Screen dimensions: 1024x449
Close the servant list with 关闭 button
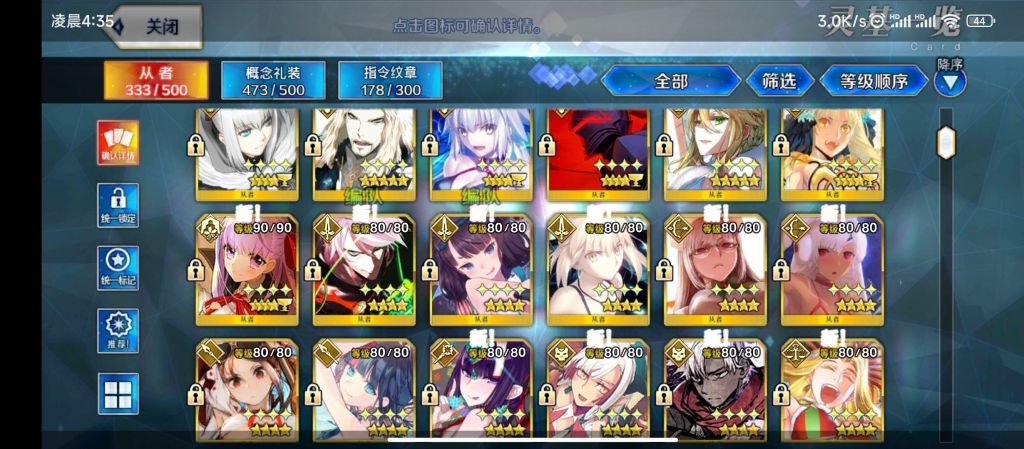pos(160,27)
